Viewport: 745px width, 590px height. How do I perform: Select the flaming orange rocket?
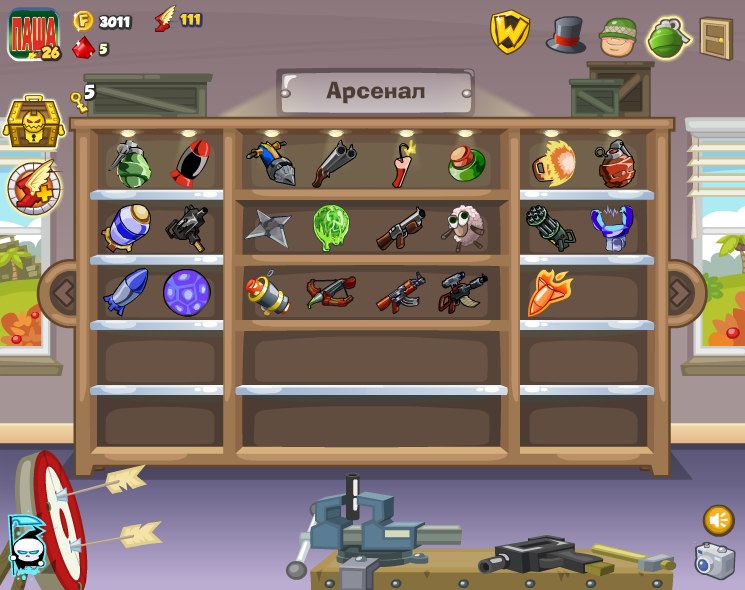(x=549, y=291)
